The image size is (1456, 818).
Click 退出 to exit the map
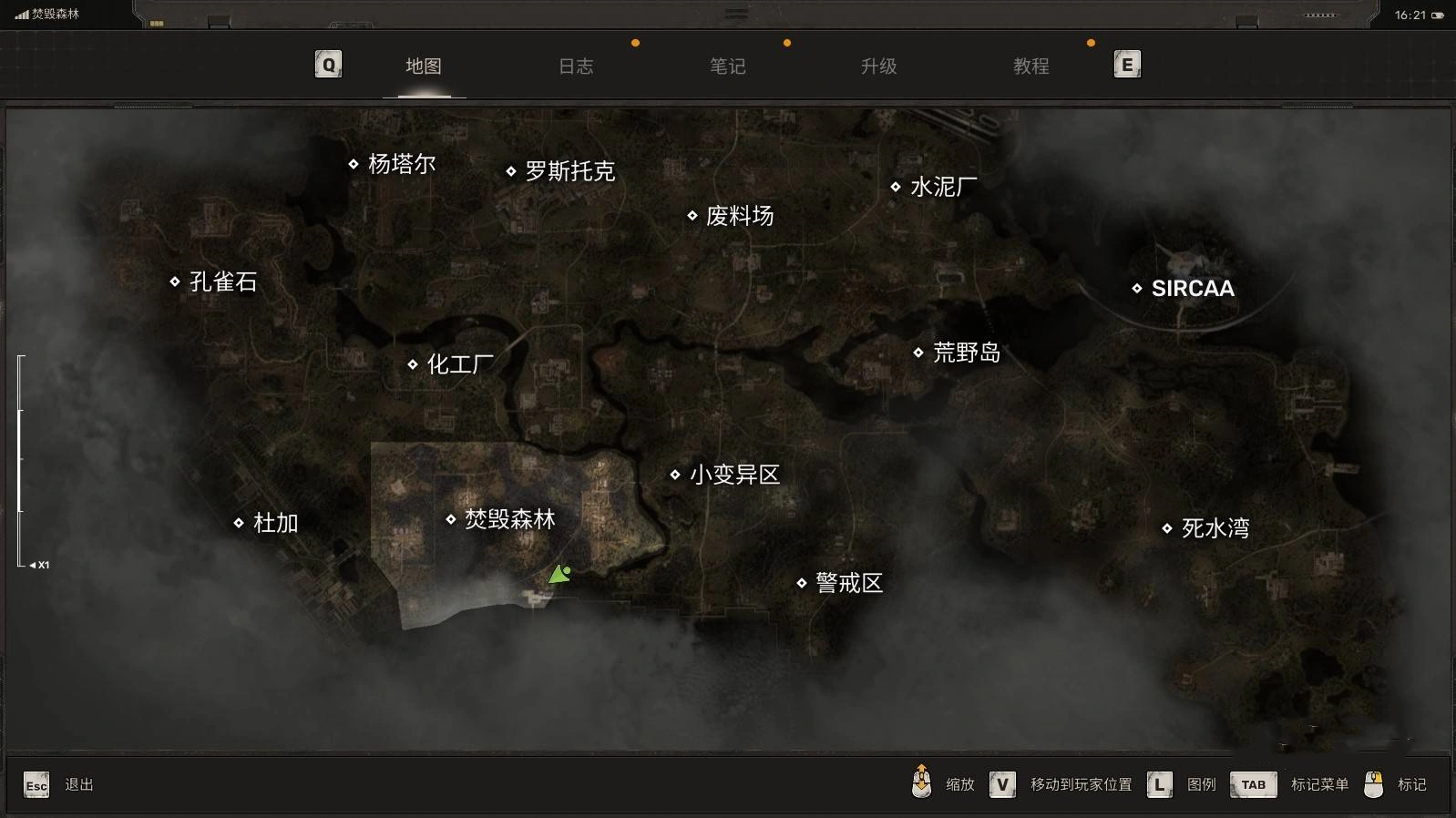78,783
